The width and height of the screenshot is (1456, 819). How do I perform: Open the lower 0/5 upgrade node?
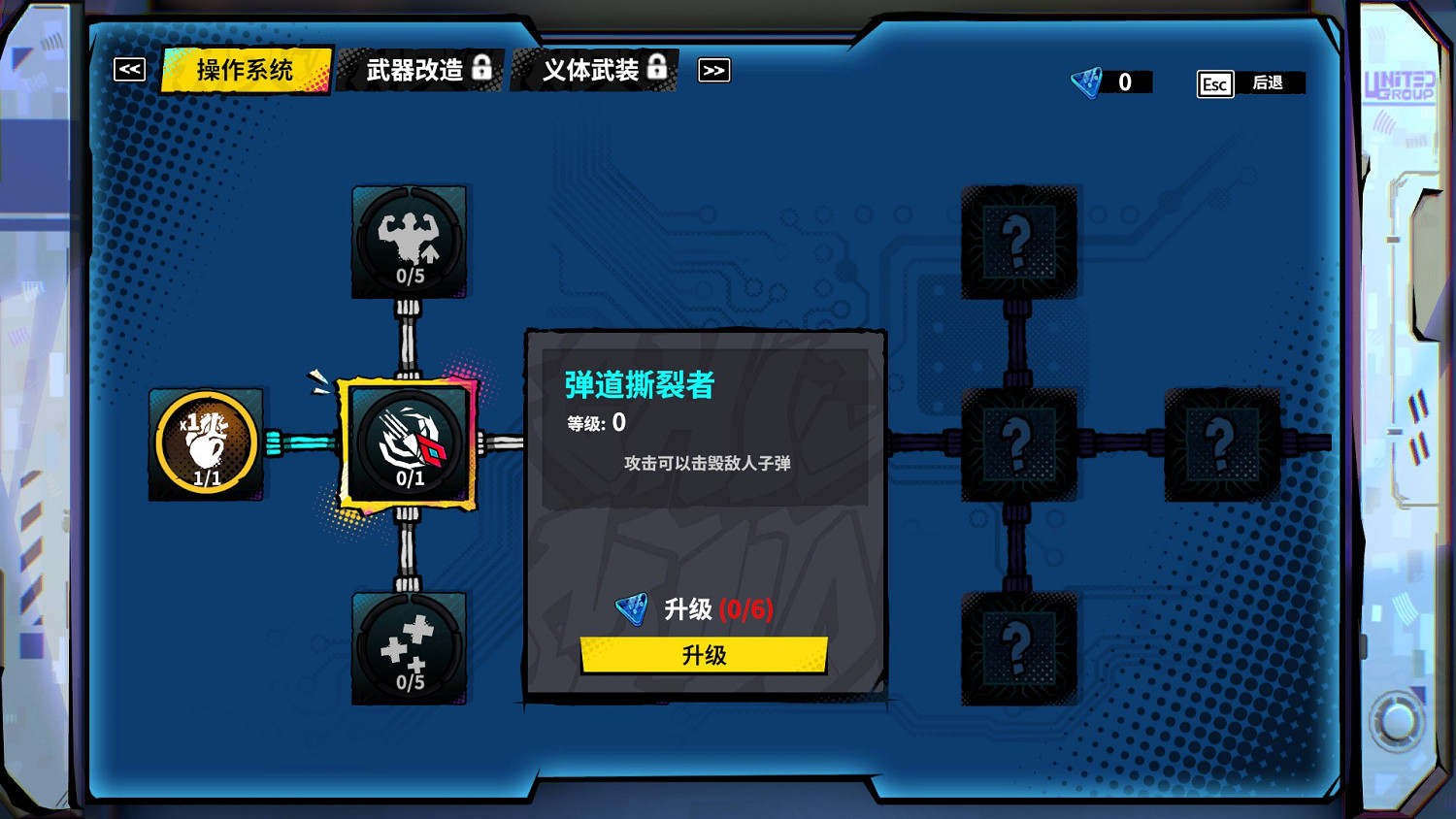408,648
